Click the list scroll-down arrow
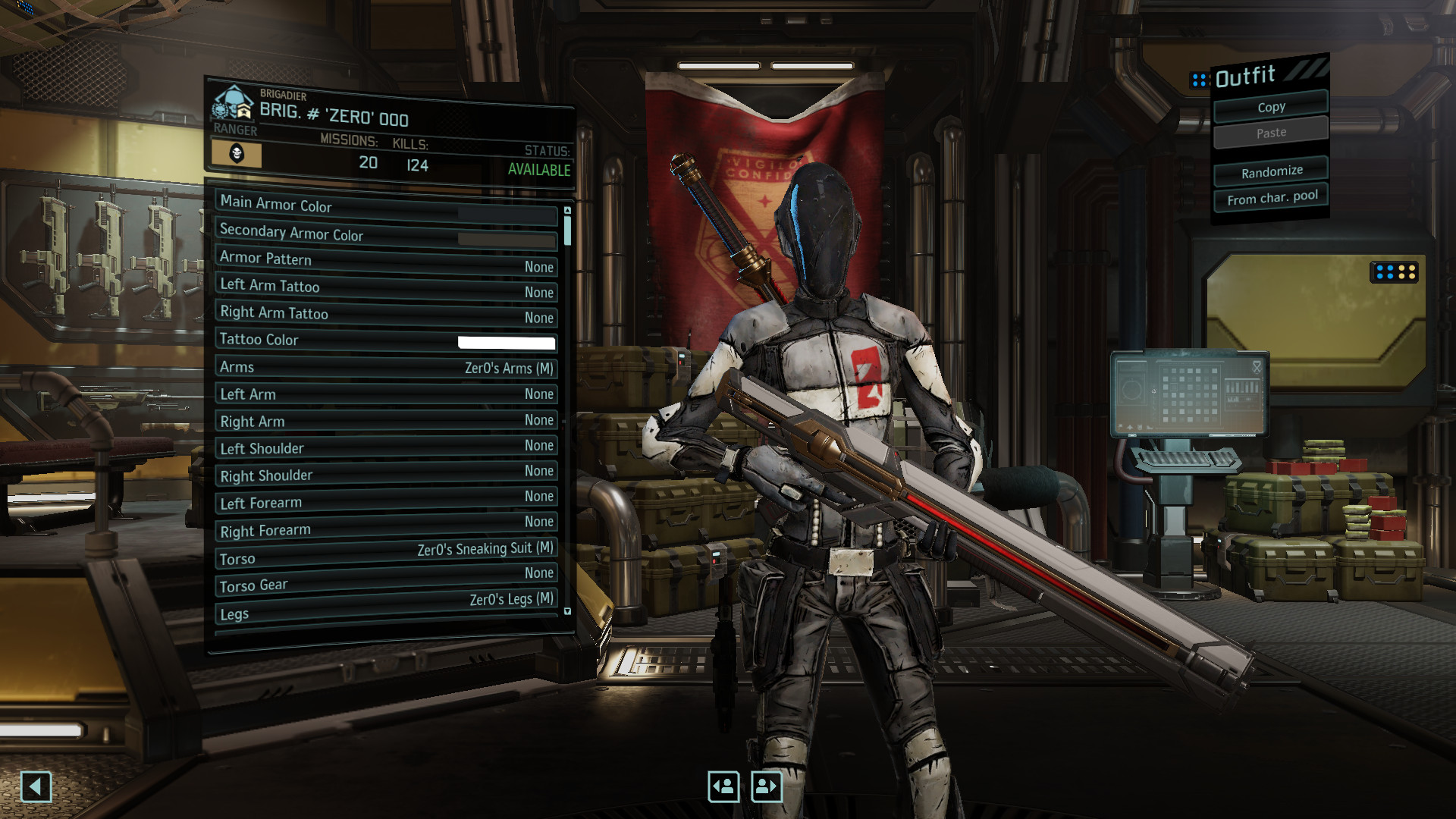 [x=567, y=611]
